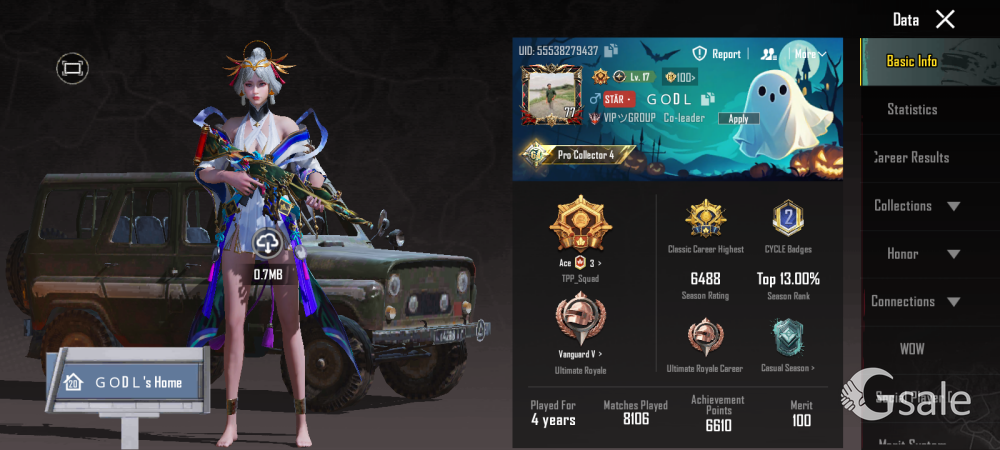Copy the player UID
1000x450 pixels.
[x=611, y=51]
